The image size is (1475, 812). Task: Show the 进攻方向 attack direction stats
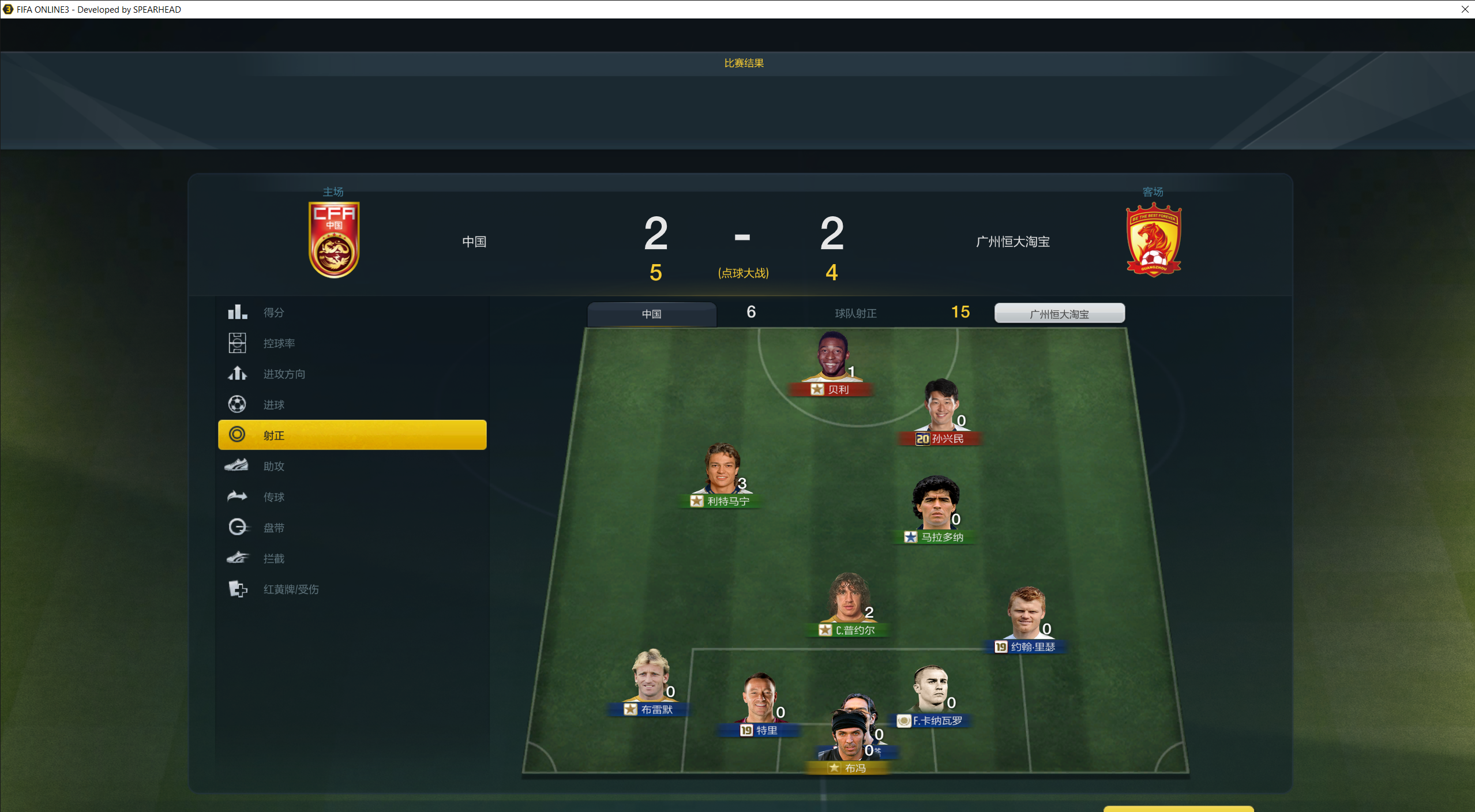pyautogui.click(x=284, y=374)
